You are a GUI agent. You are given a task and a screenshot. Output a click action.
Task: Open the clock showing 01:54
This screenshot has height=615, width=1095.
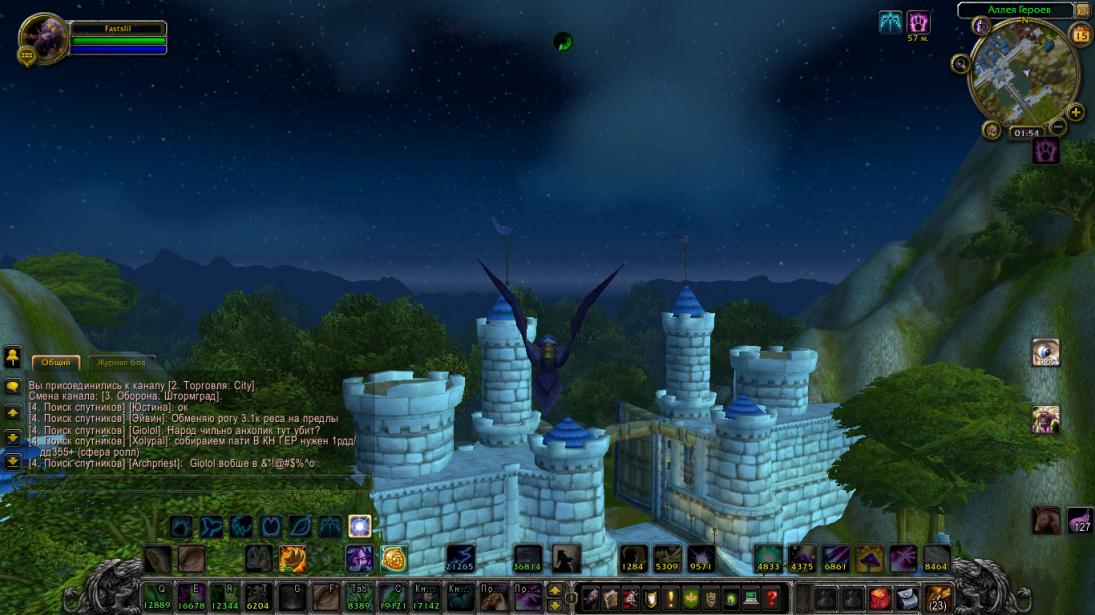1025,133
